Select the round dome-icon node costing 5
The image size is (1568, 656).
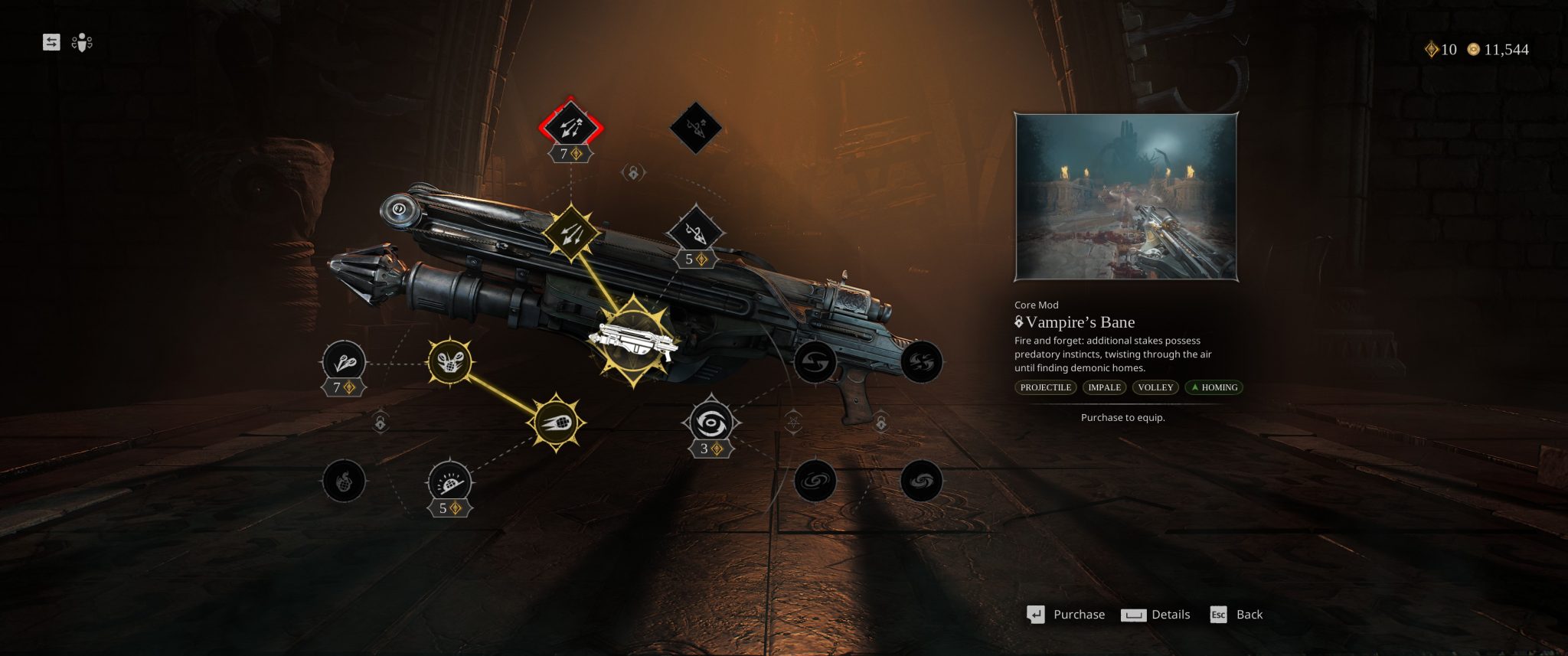click(x=449, y=482)
